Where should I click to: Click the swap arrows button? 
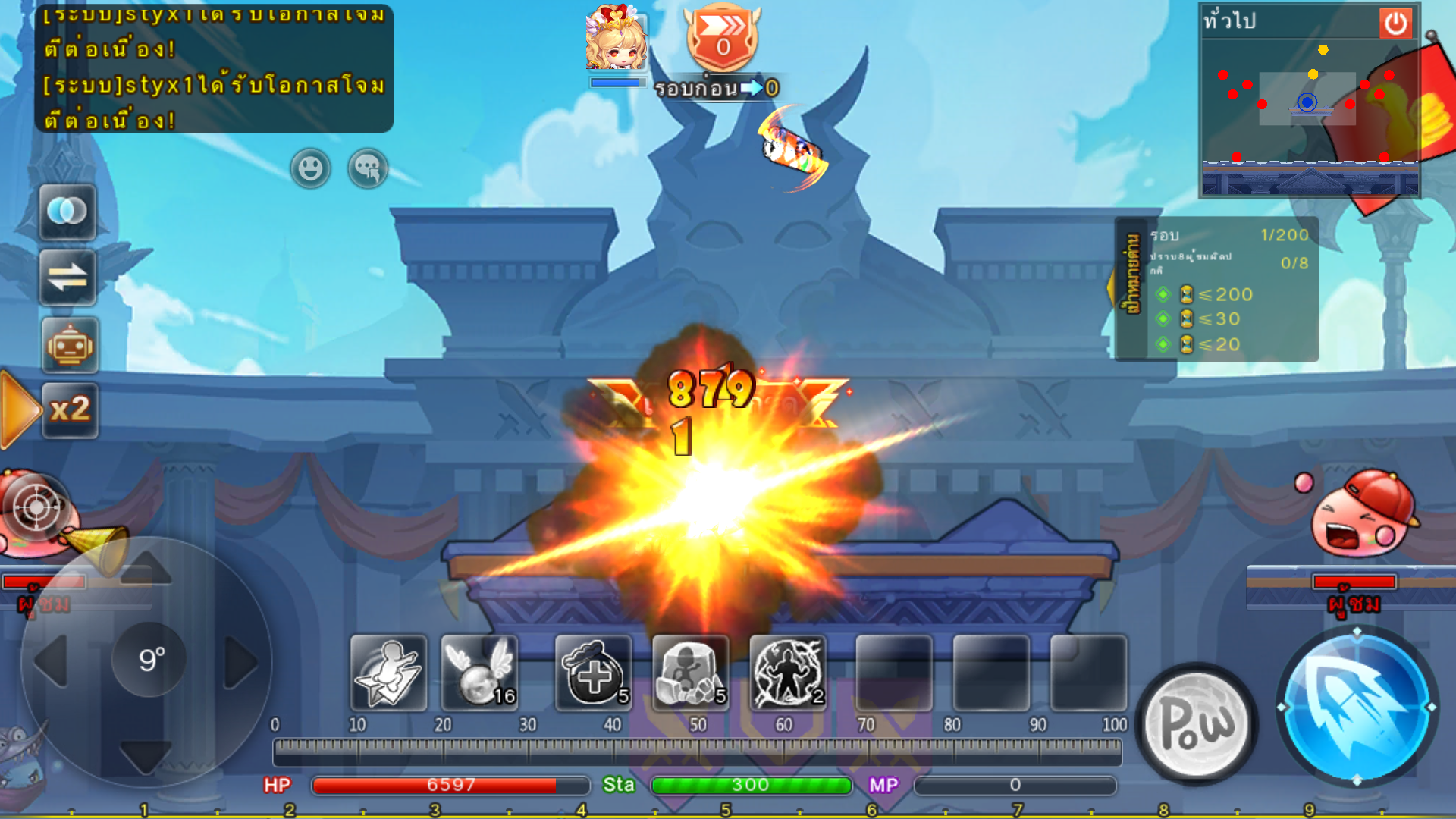coord(68,278)
